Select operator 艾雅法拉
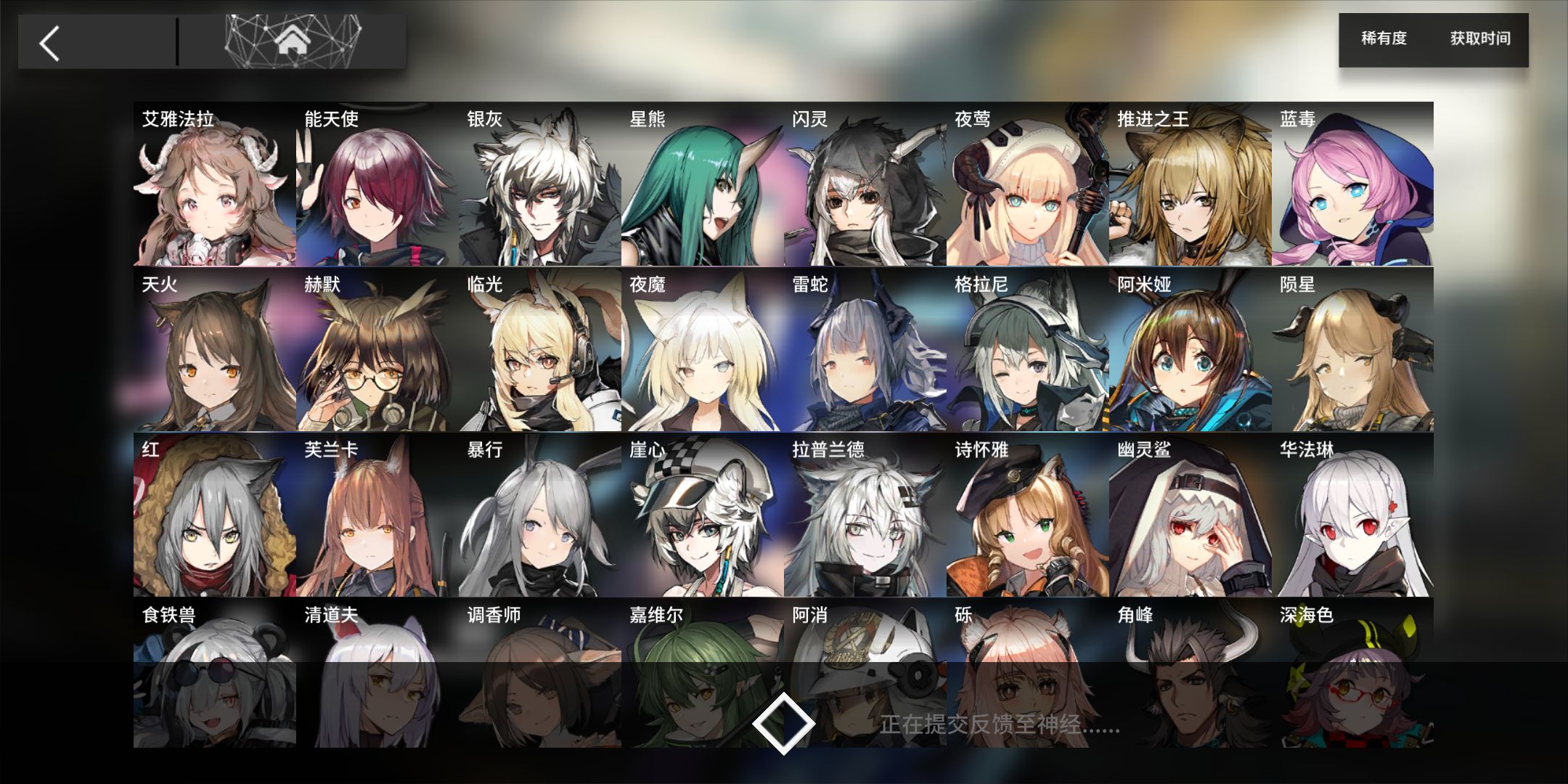 (x=214, y=185)
